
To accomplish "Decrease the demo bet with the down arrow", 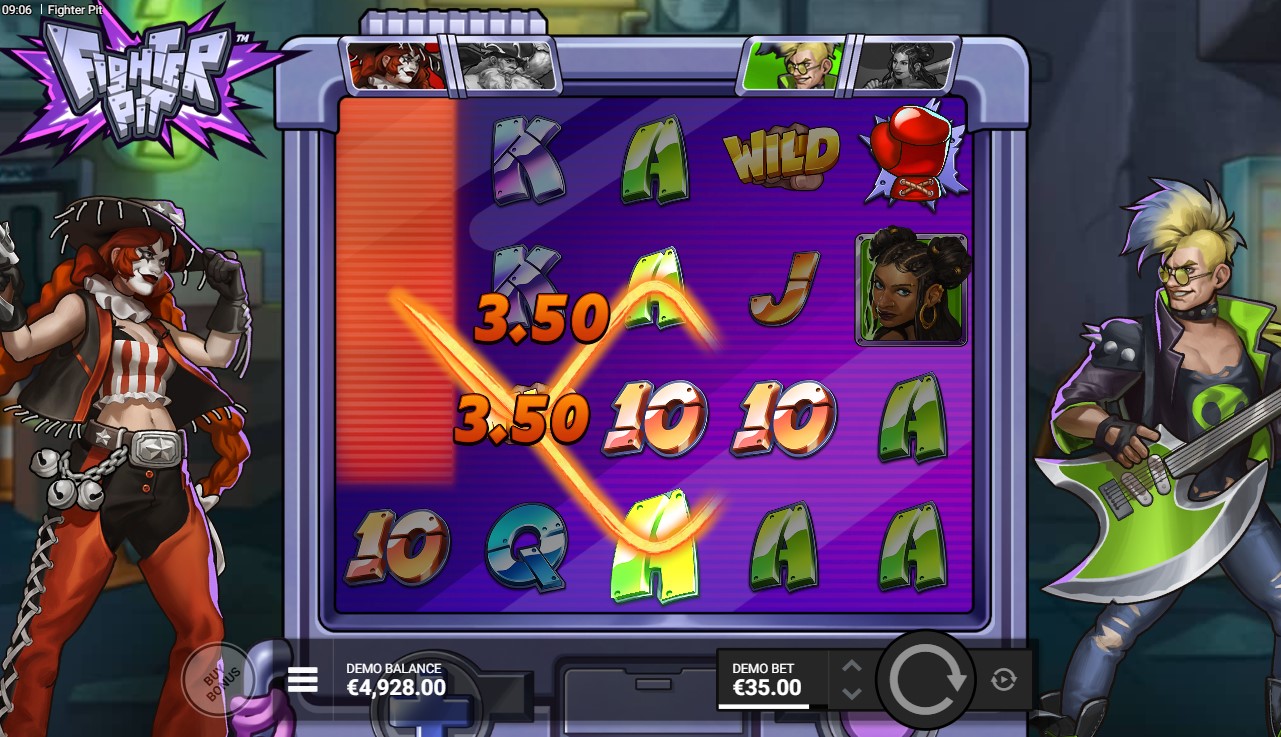I will (x=851, y=692).
